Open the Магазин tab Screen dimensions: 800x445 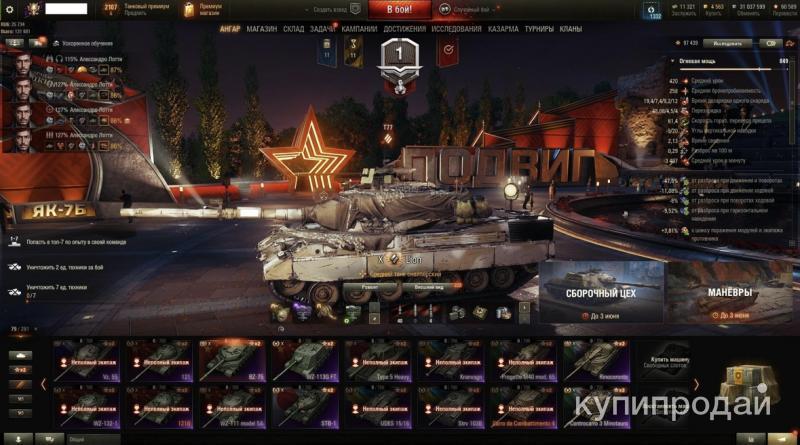261,29
